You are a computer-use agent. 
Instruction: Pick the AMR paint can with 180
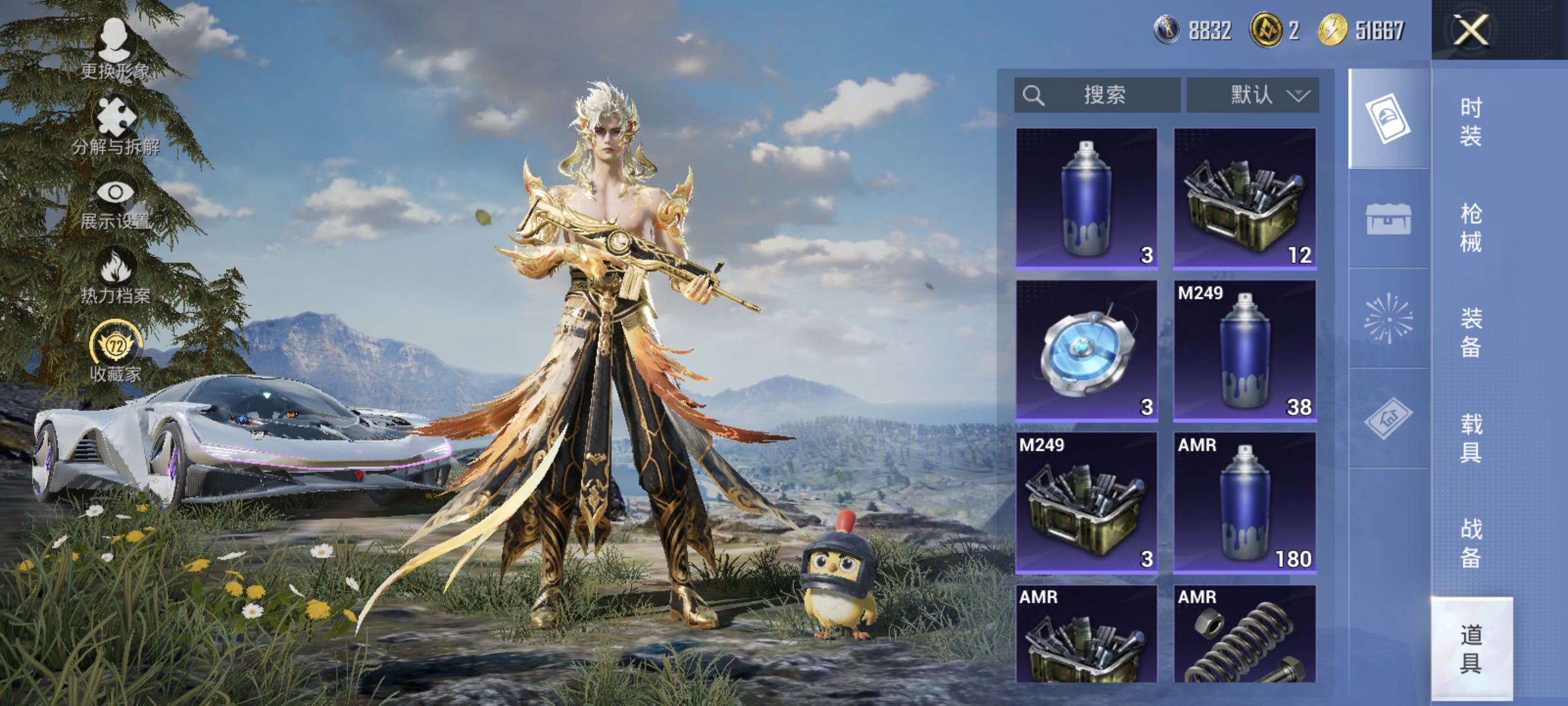click(x=1245, y=502)
